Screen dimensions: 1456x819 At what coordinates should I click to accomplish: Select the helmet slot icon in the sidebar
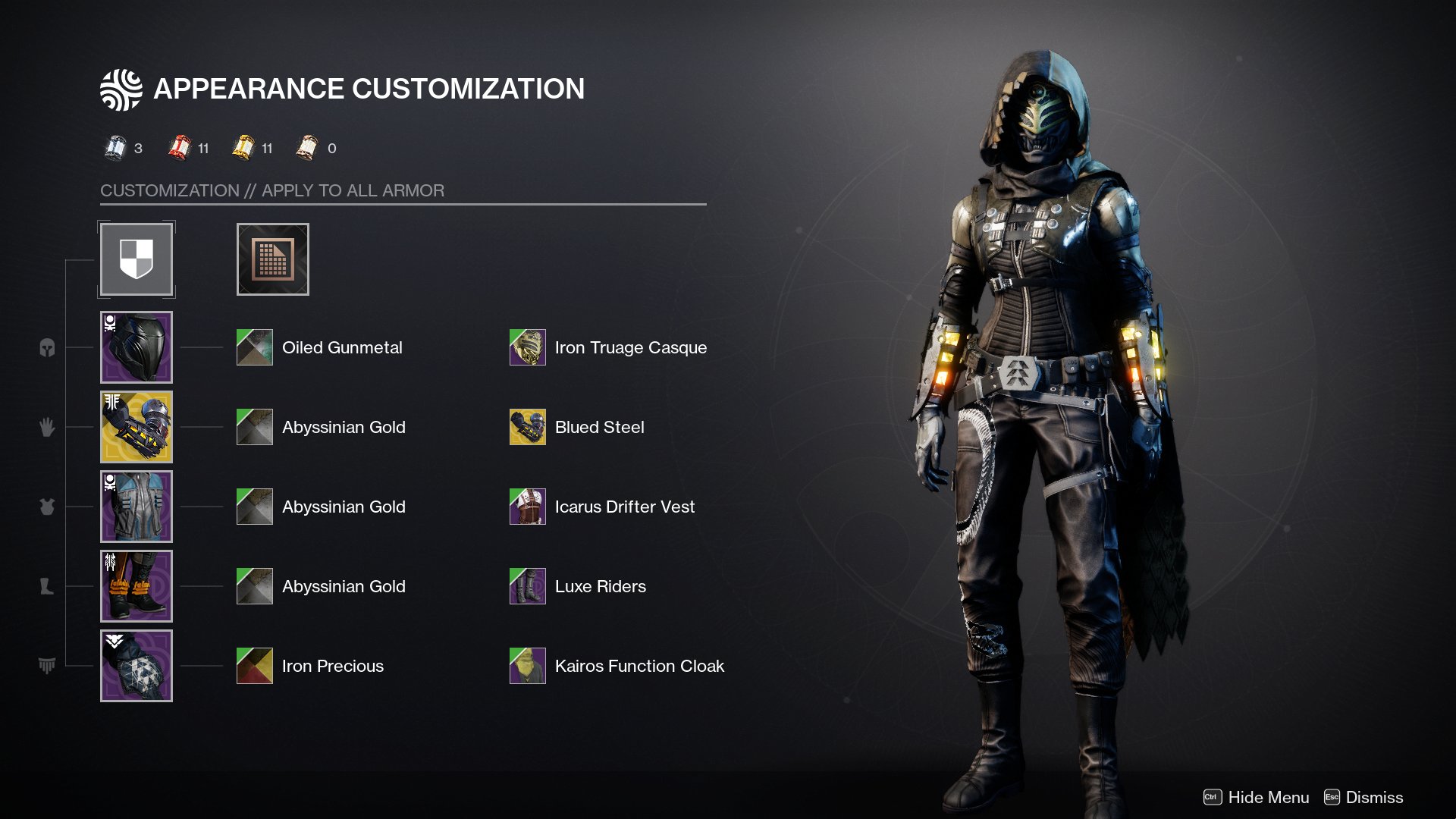click(x=47, y=347)
